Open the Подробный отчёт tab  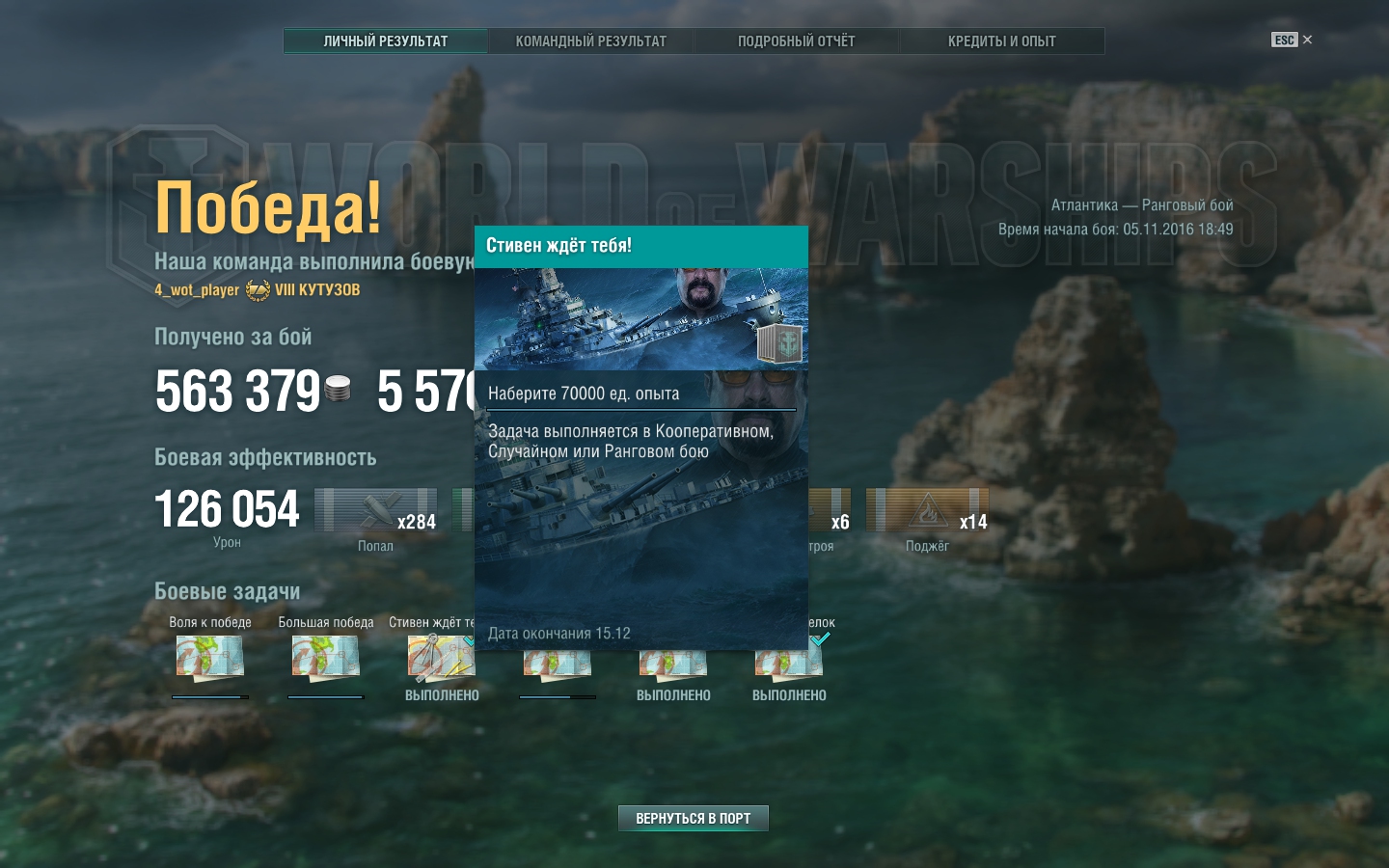796,41
